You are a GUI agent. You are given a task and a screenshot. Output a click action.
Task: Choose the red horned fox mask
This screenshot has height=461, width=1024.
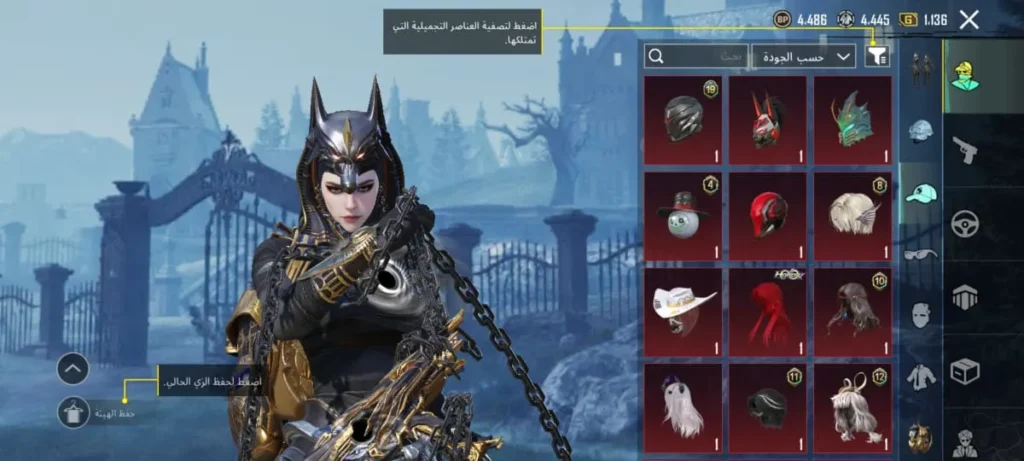coord(767,119)
